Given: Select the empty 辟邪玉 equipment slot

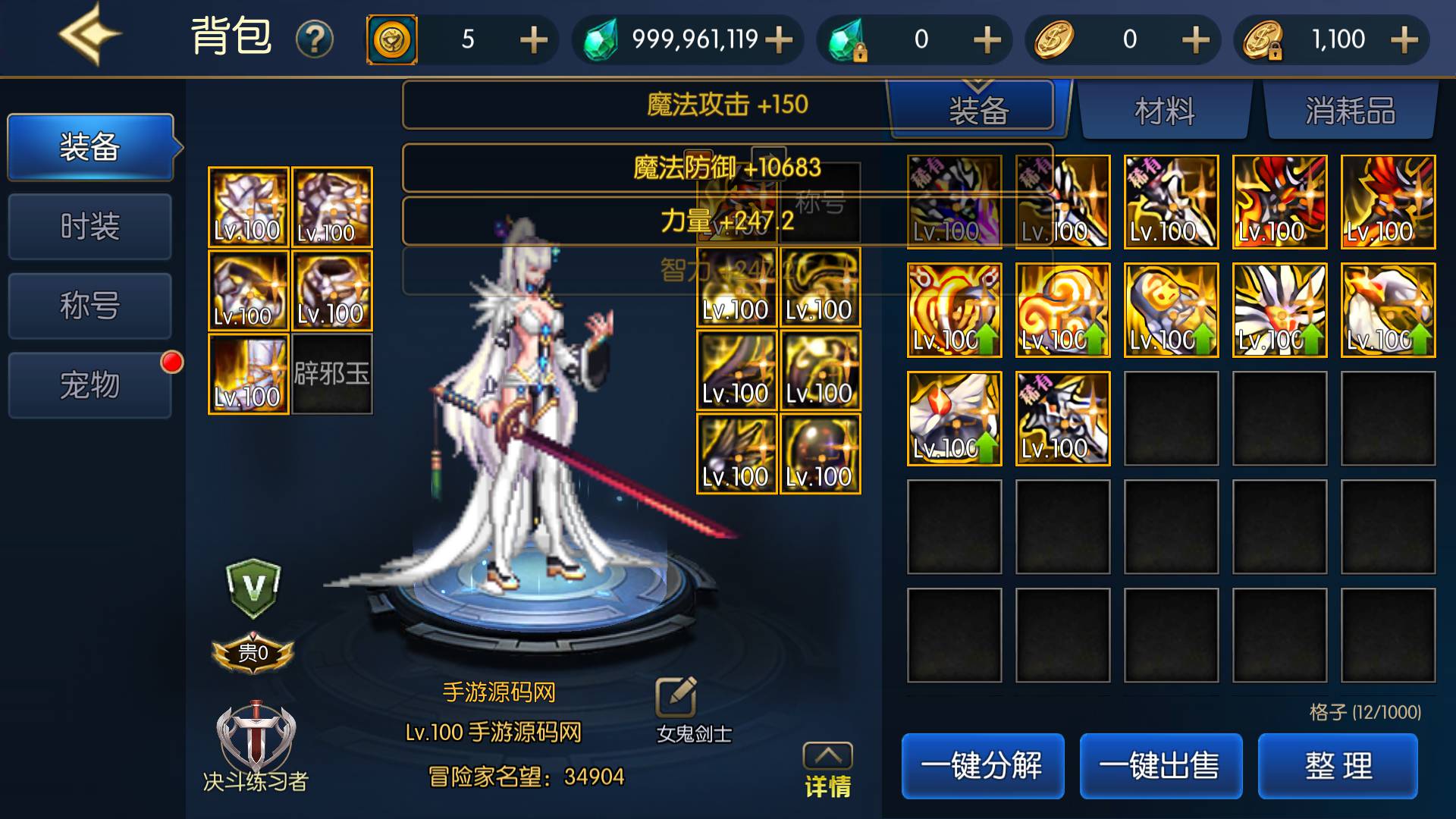Looking at the screenshot, I should 332,375.
